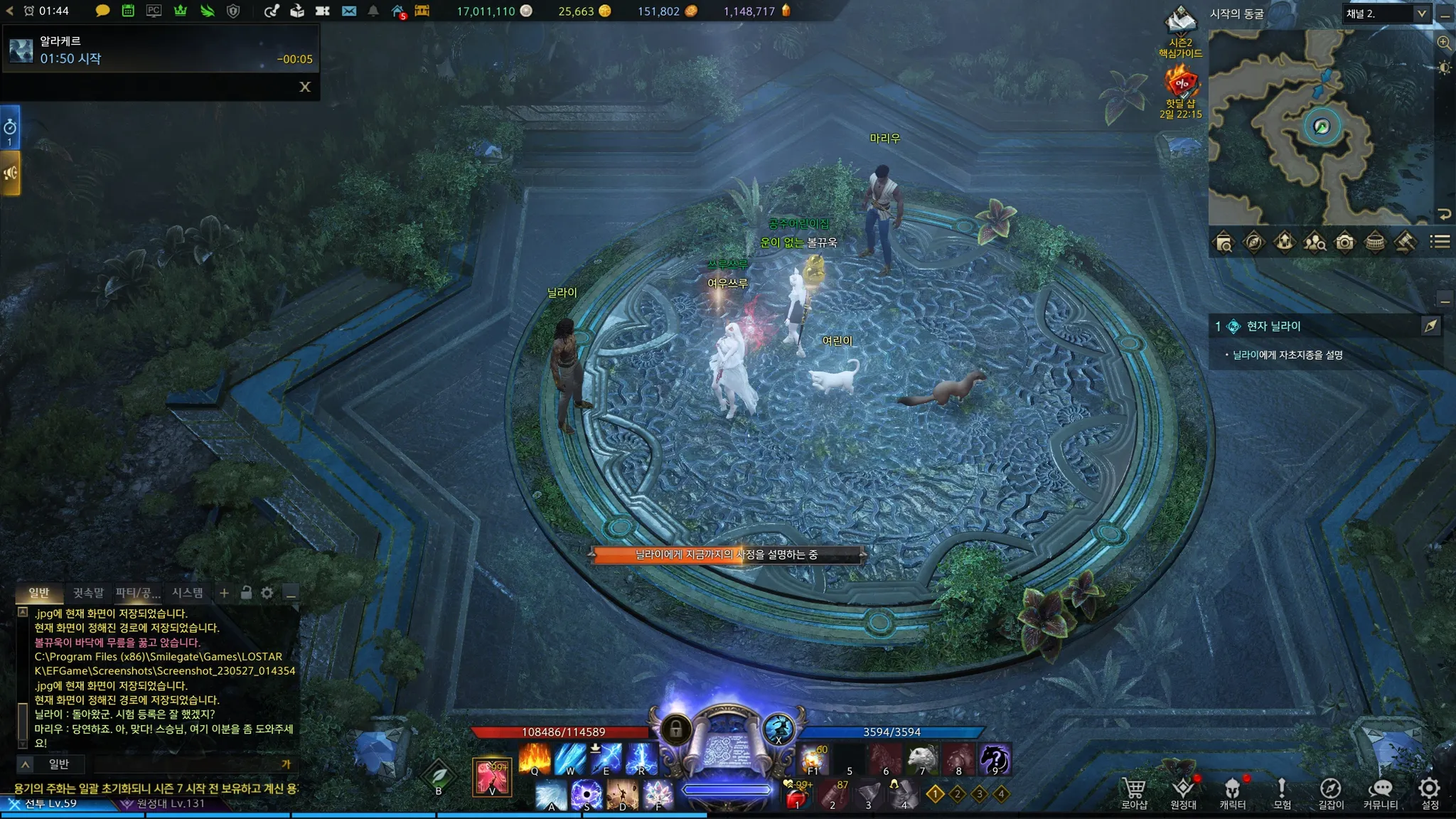The height and width of the screenshot is (819, 1456).
Task: Open the 길잡이 guide menu
Action: (x=1330, y=792)
